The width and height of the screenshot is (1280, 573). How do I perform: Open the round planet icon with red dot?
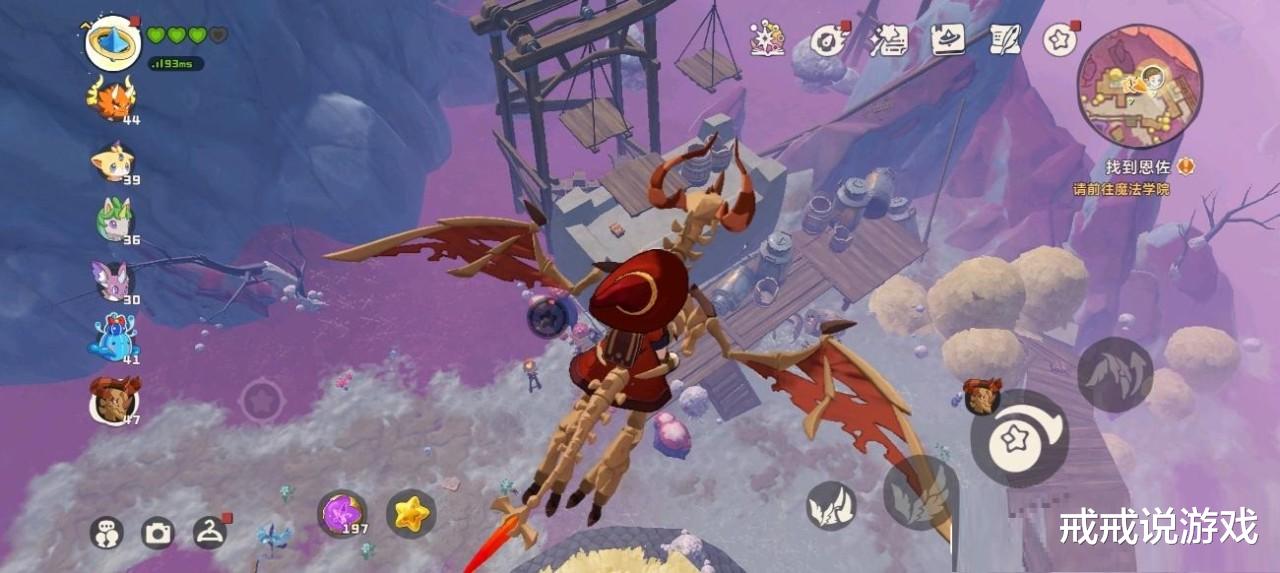pos(828,39)
